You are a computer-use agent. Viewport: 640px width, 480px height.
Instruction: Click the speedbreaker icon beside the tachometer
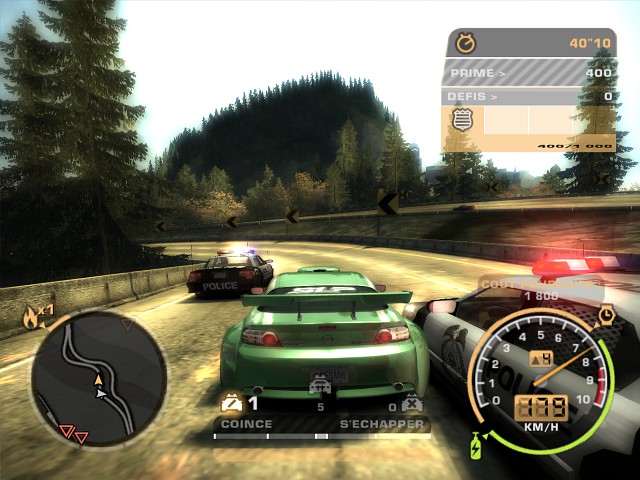[x=606, y=315]
